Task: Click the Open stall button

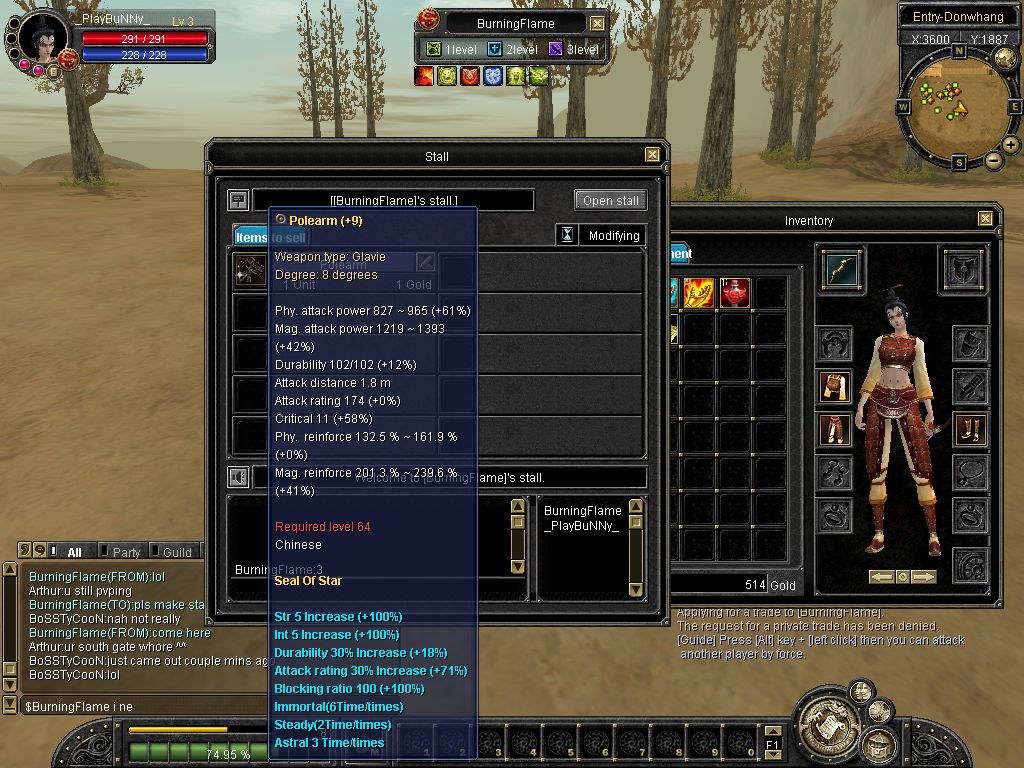Action: pyautogui.click(x=610, y=200)
